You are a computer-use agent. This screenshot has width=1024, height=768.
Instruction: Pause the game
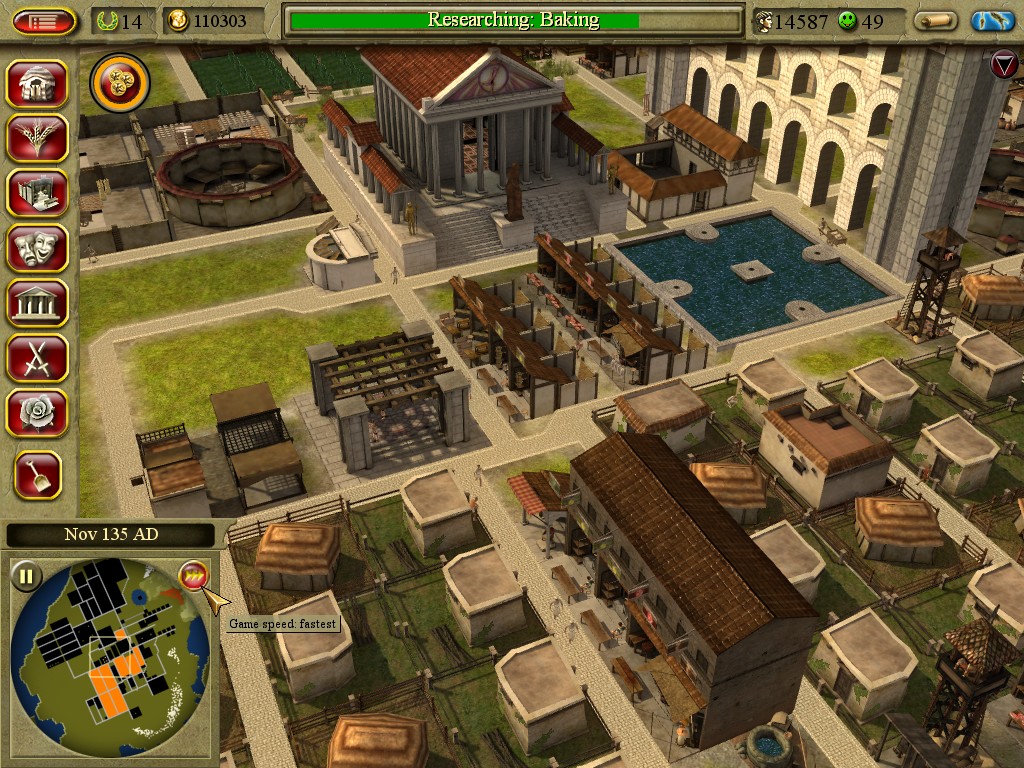(27, 576)
